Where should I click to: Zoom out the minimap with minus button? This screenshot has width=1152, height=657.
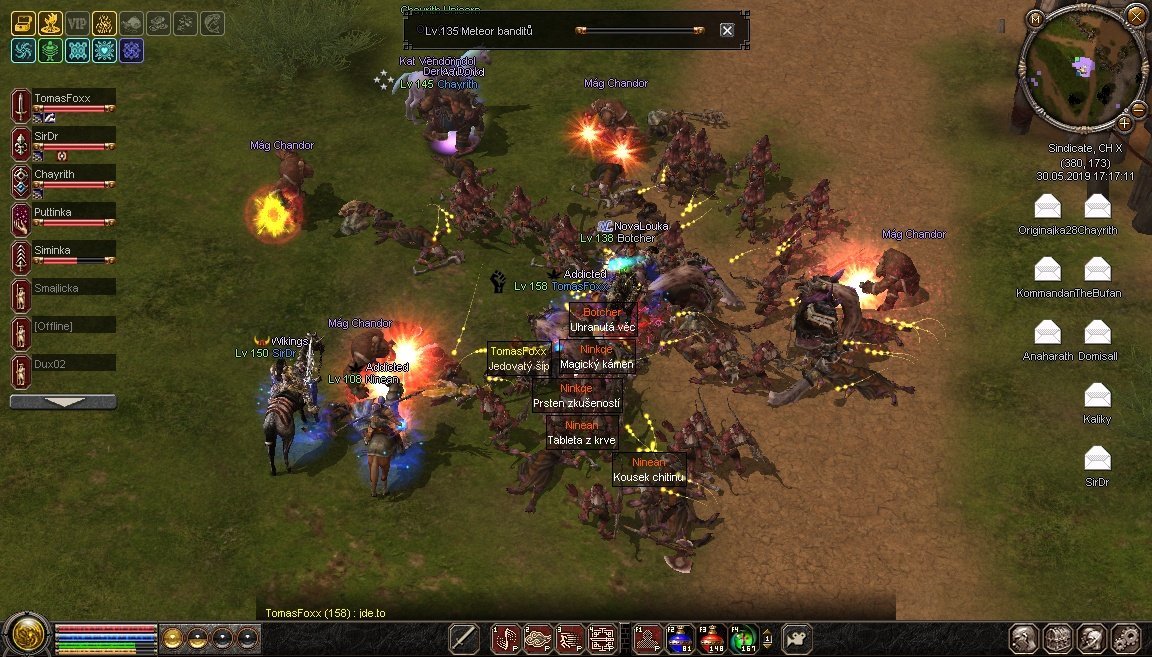(x=1138, y=109)
